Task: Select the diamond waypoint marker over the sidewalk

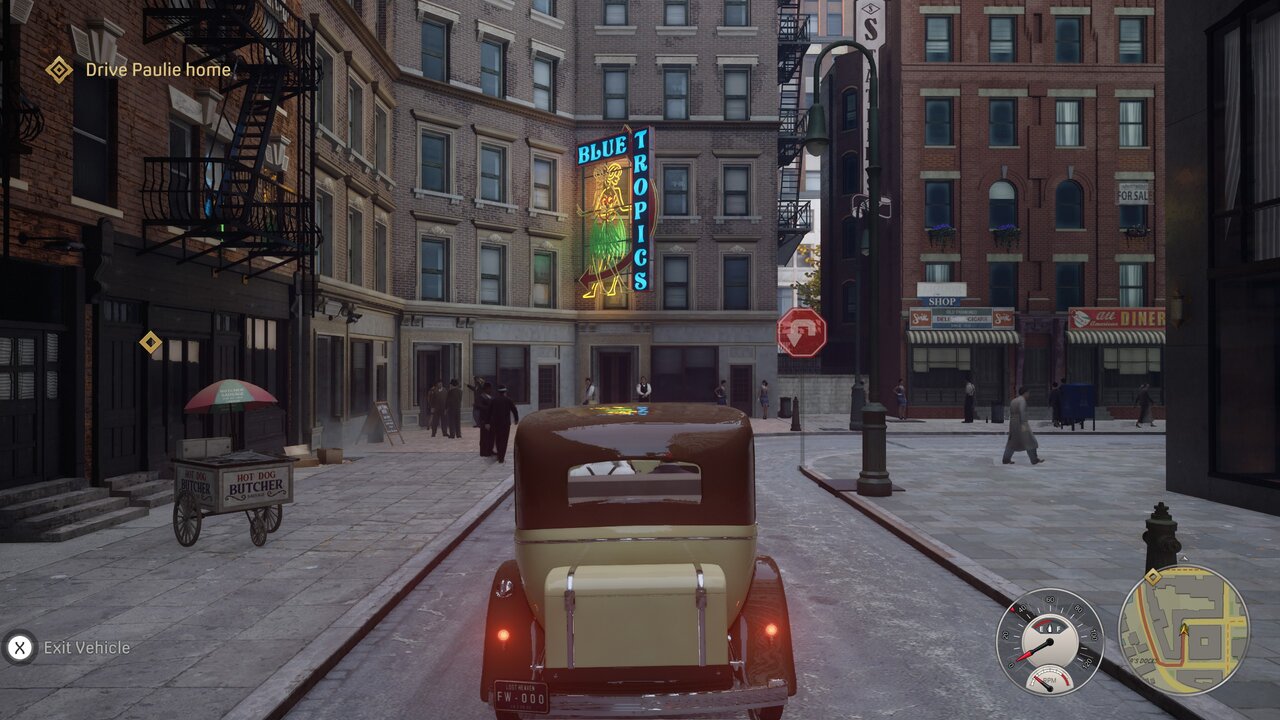Action: [x=150, y=343]
